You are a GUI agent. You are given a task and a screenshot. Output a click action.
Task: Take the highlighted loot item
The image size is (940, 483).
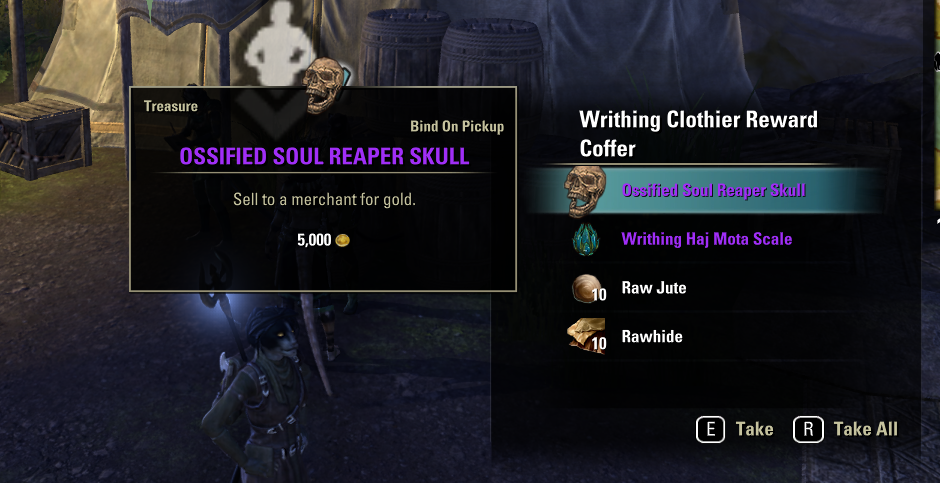pos(735,429)
